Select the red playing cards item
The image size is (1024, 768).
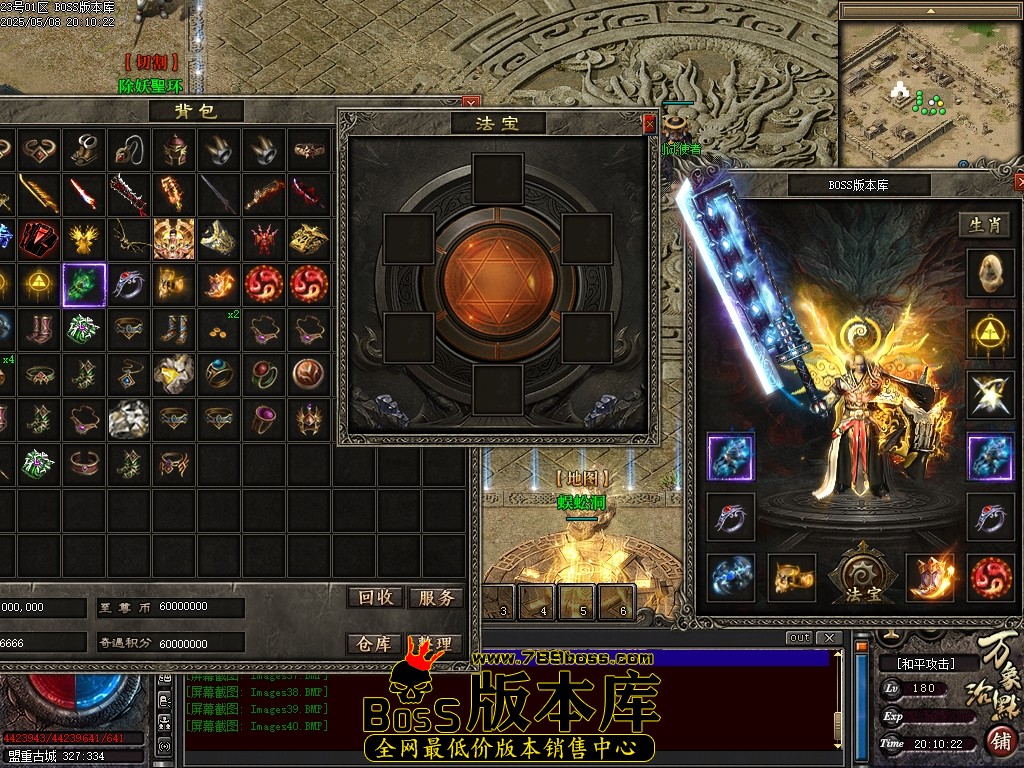pos(39,238)
